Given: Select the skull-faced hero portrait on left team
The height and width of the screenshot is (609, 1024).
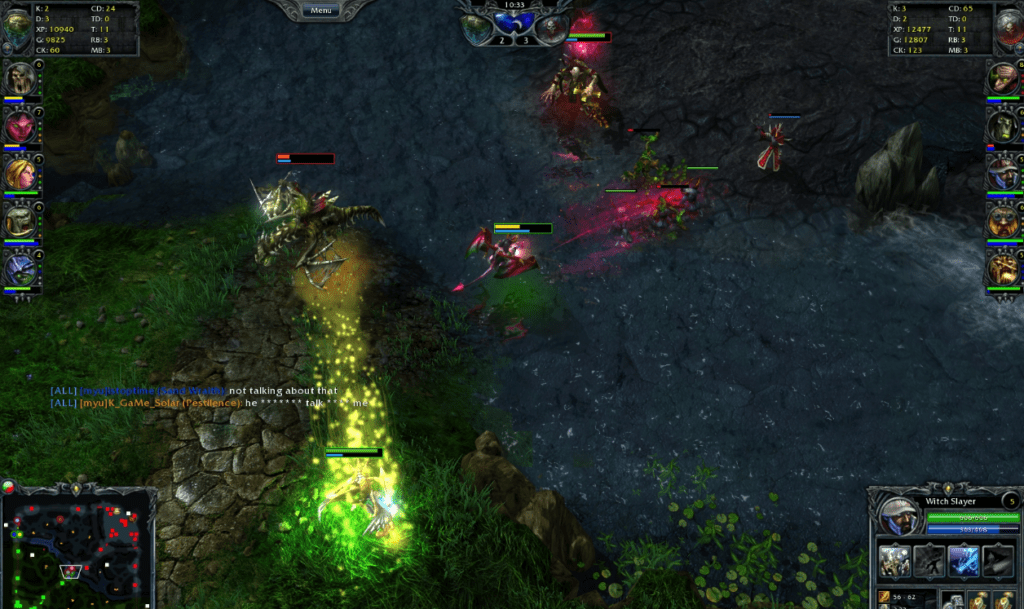Looking at the screenshot, I should click(20, 78).
